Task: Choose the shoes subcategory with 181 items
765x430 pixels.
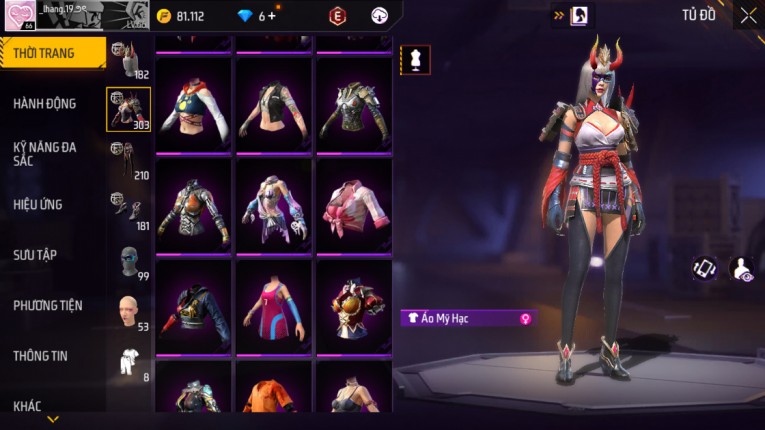Action: coord(128,210)
